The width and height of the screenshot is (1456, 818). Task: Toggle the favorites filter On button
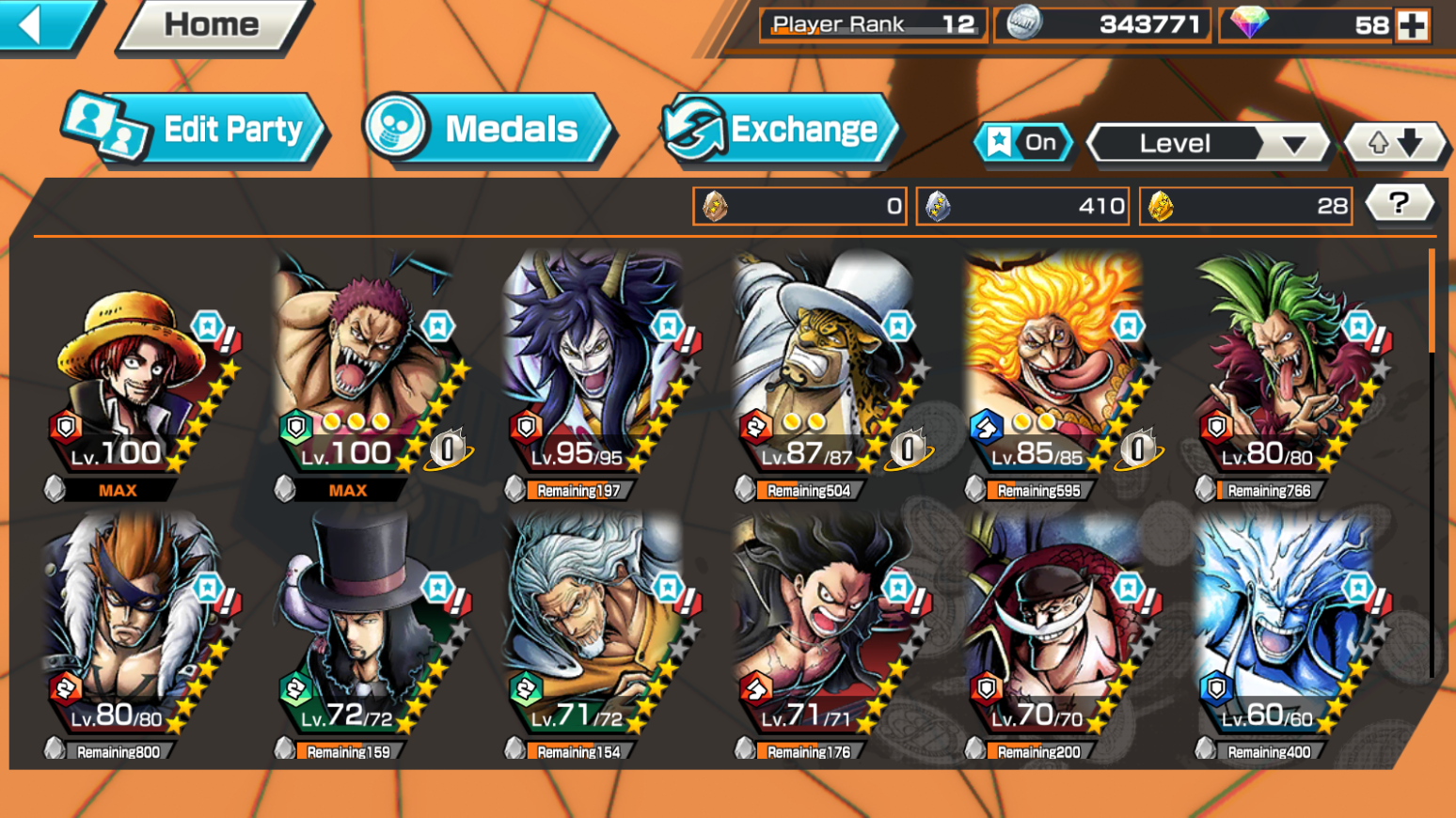(1023, 143)
